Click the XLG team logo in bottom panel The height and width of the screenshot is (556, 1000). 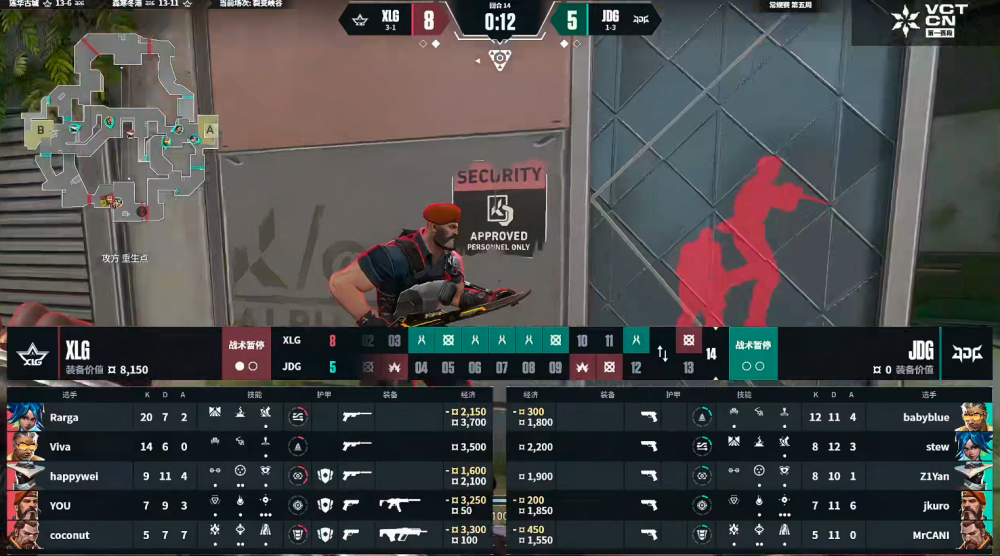click(x=31, y=354)
